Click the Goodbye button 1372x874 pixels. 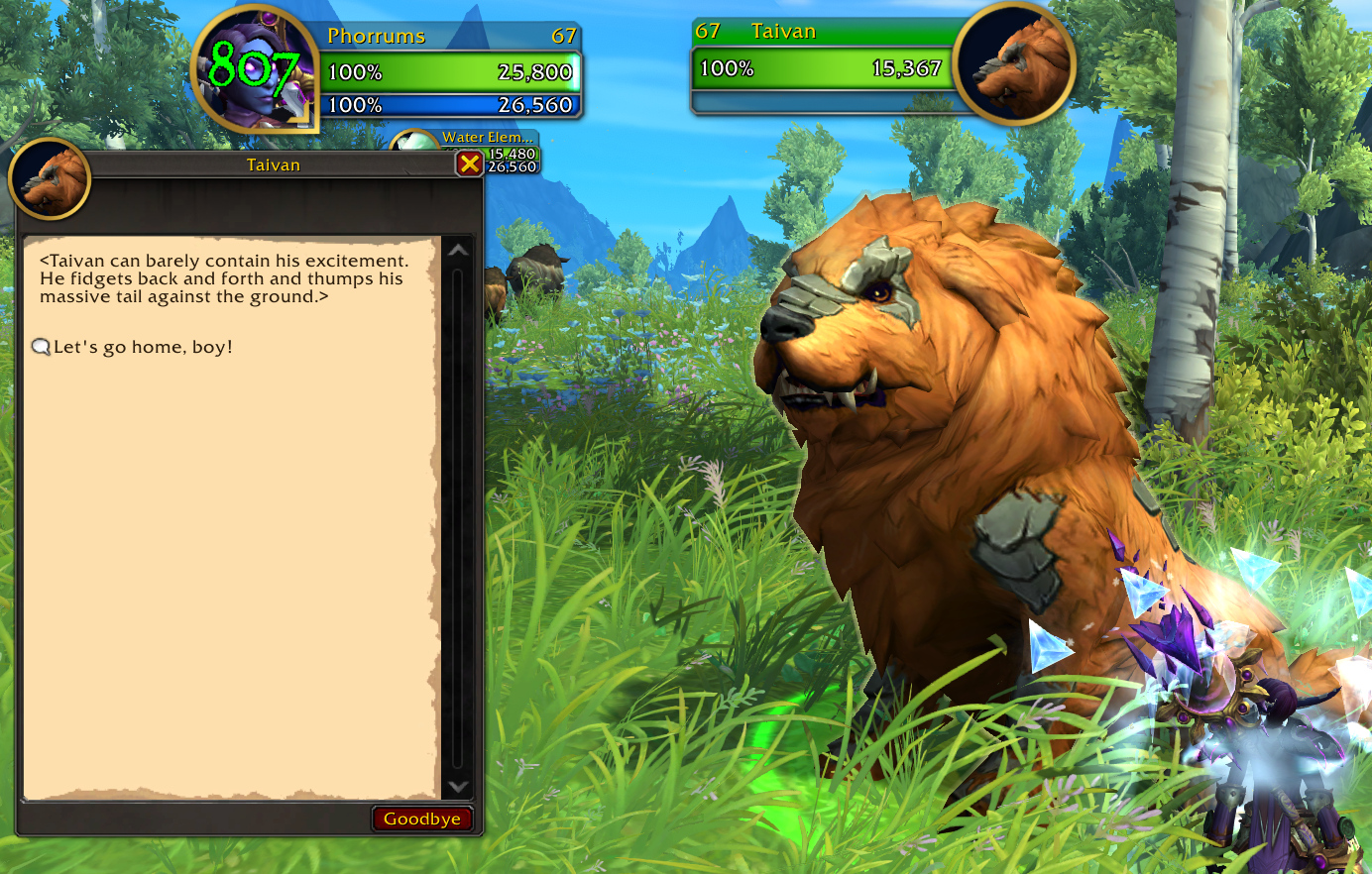point(421,819)
